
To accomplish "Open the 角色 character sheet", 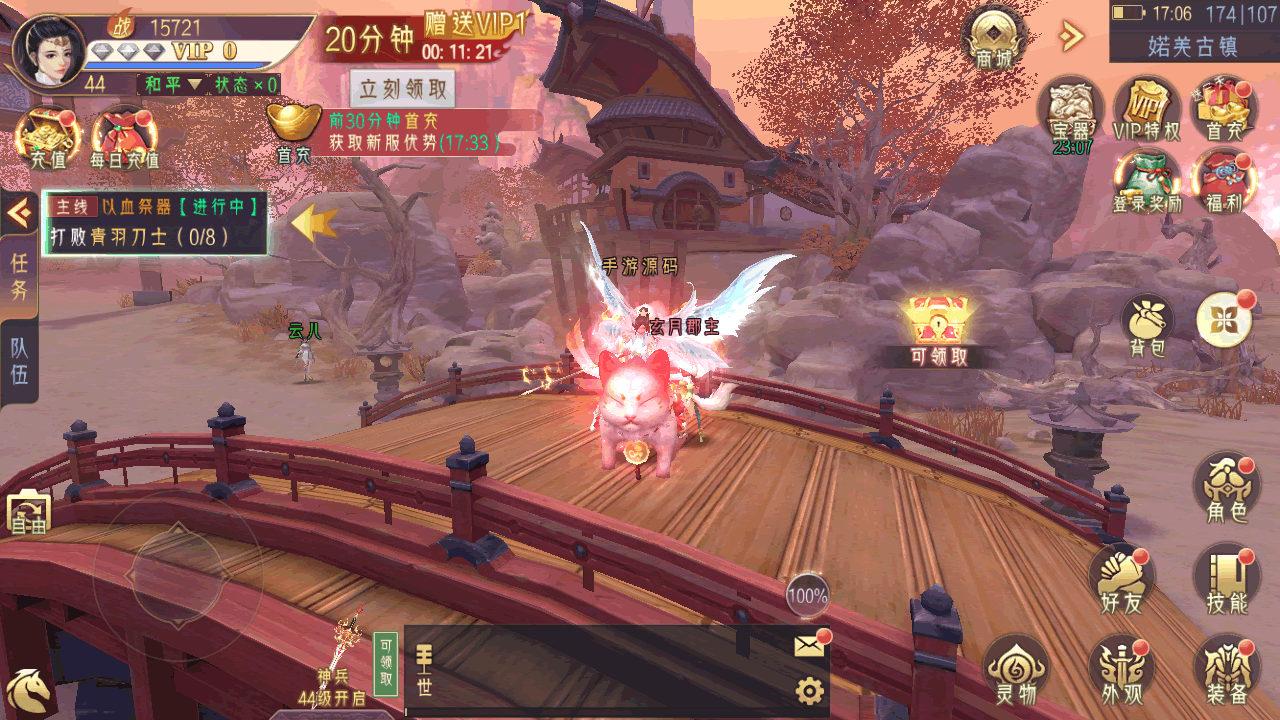I will (x=1226, y=490).
